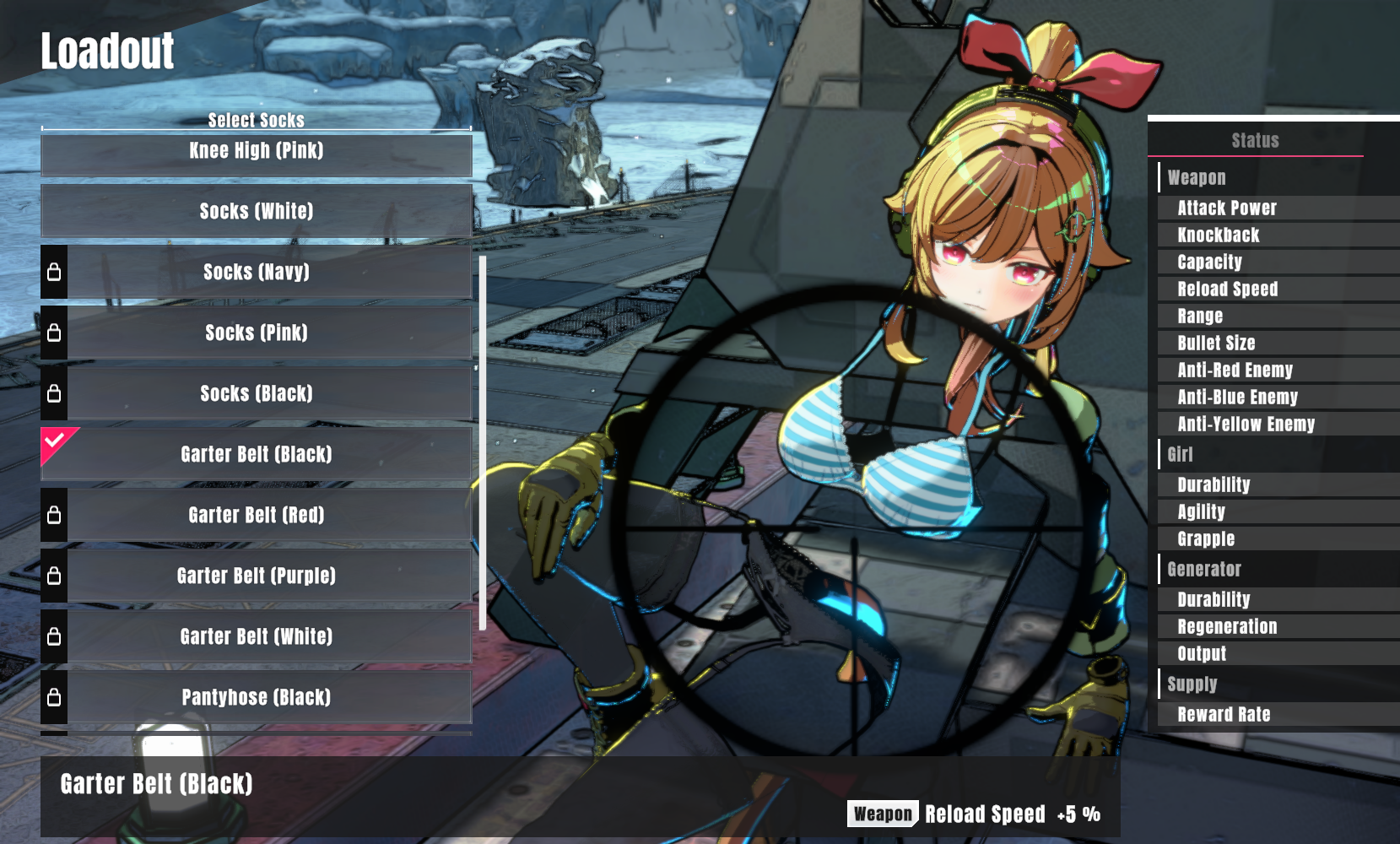The image size is (1400, 844).
Task: Click the lock icon on Garter Belt (Purple)
Action: [55, 576]
